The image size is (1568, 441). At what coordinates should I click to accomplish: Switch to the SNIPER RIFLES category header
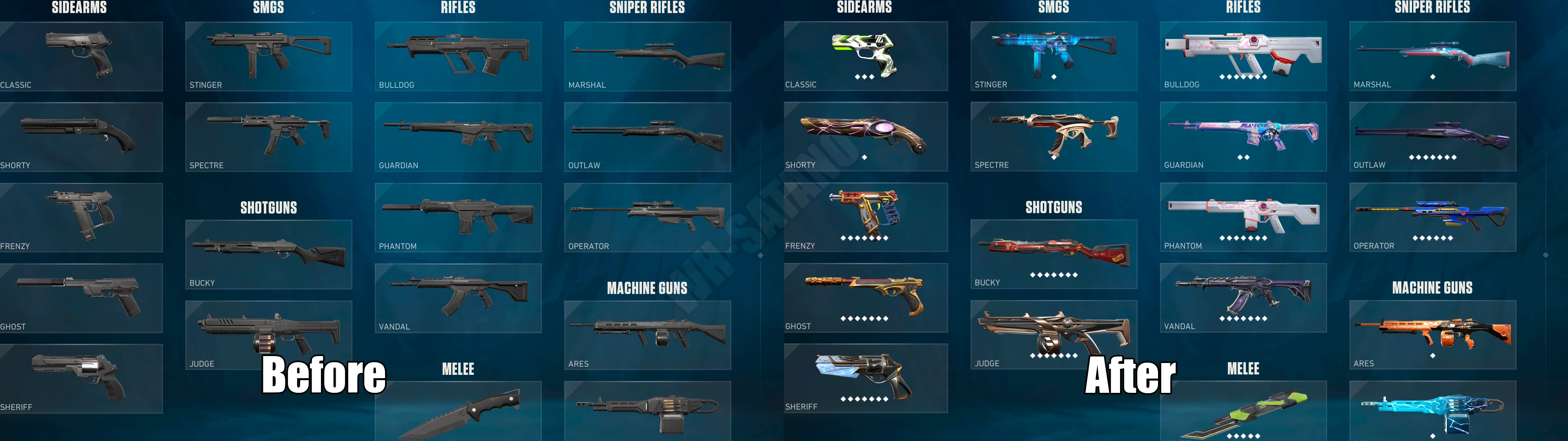[x=647, y=8]
